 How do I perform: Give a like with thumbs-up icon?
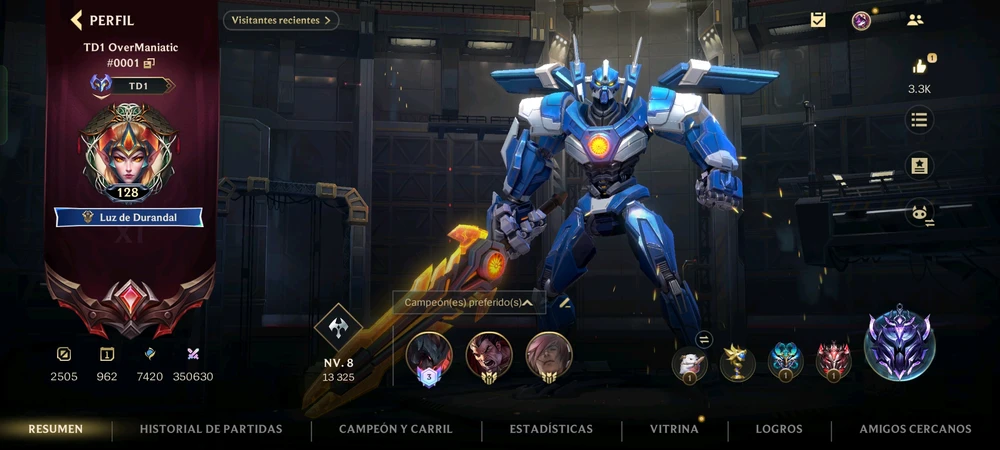click(x=920, y=66)
